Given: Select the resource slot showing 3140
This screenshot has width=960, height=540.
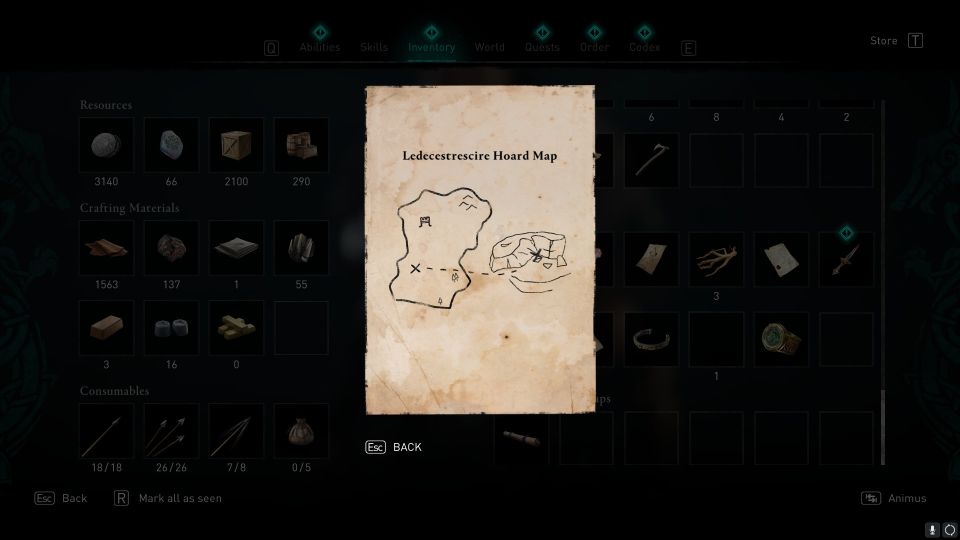Looking at the screenshot, I should [106, 145].
